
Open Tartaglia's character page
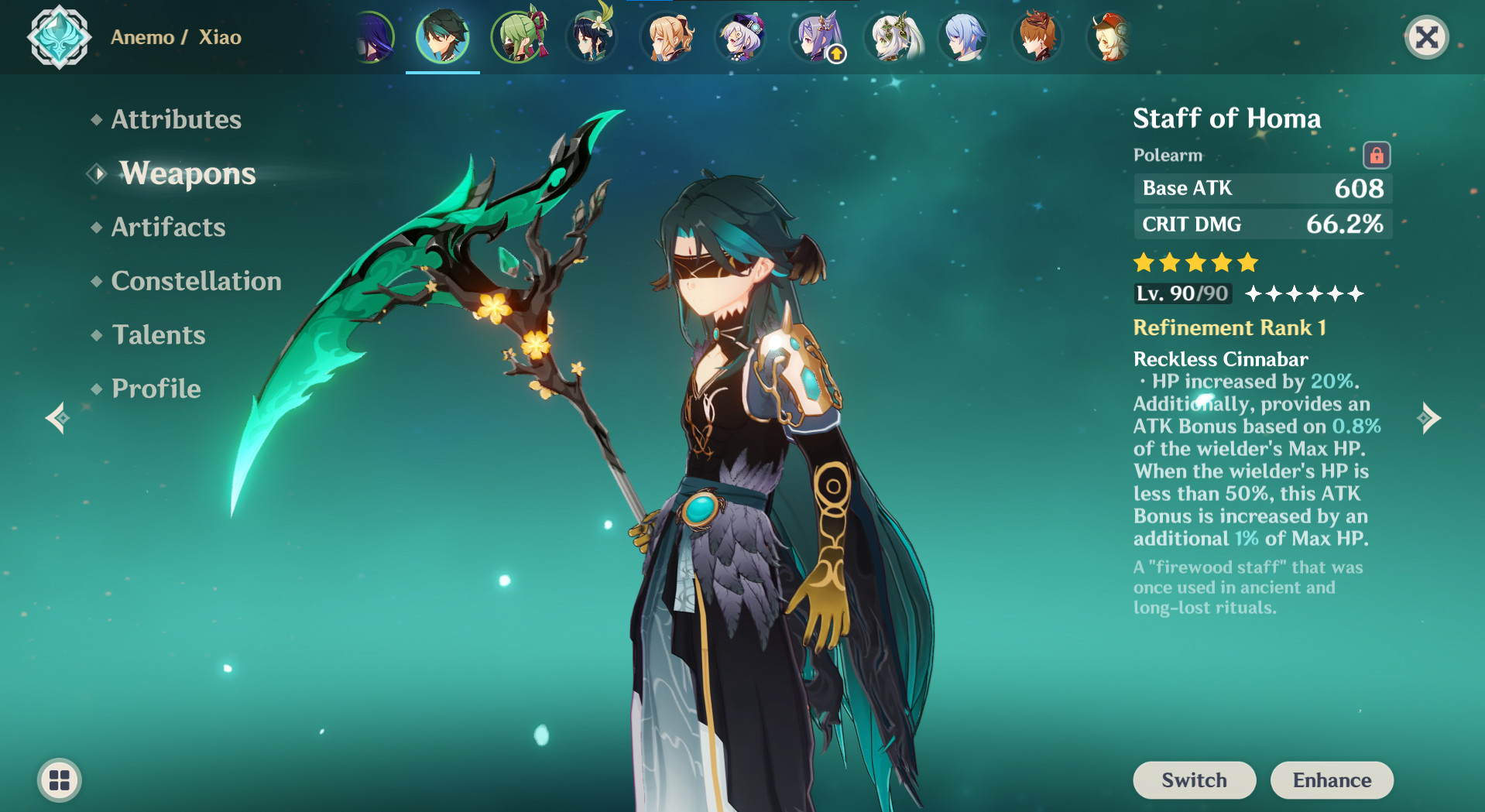pos(1037,36)
